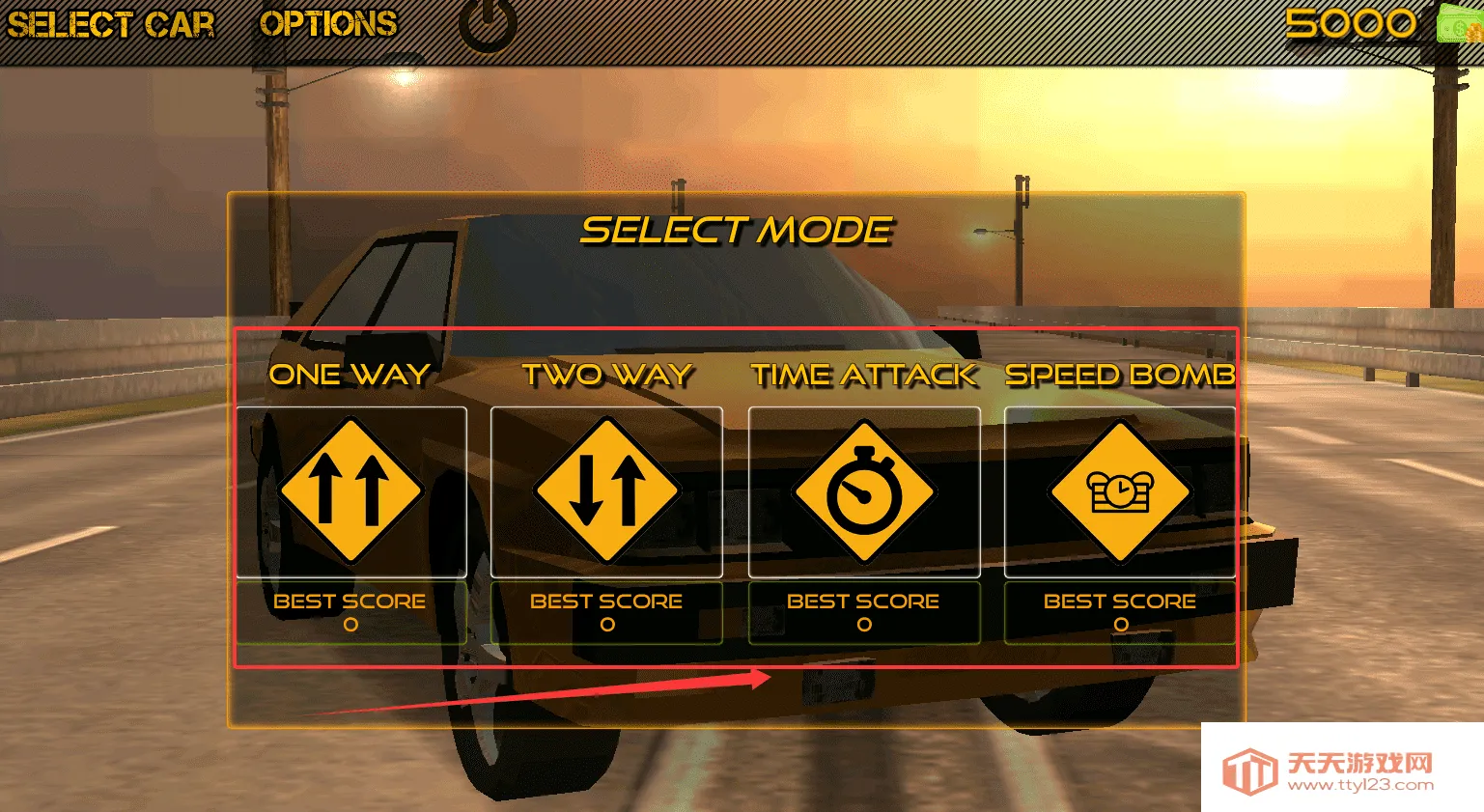Start the Speed Bomb mode tile
Image resolution: width=1484 pixels, height=812 pixels.
tap(1120, 491)
